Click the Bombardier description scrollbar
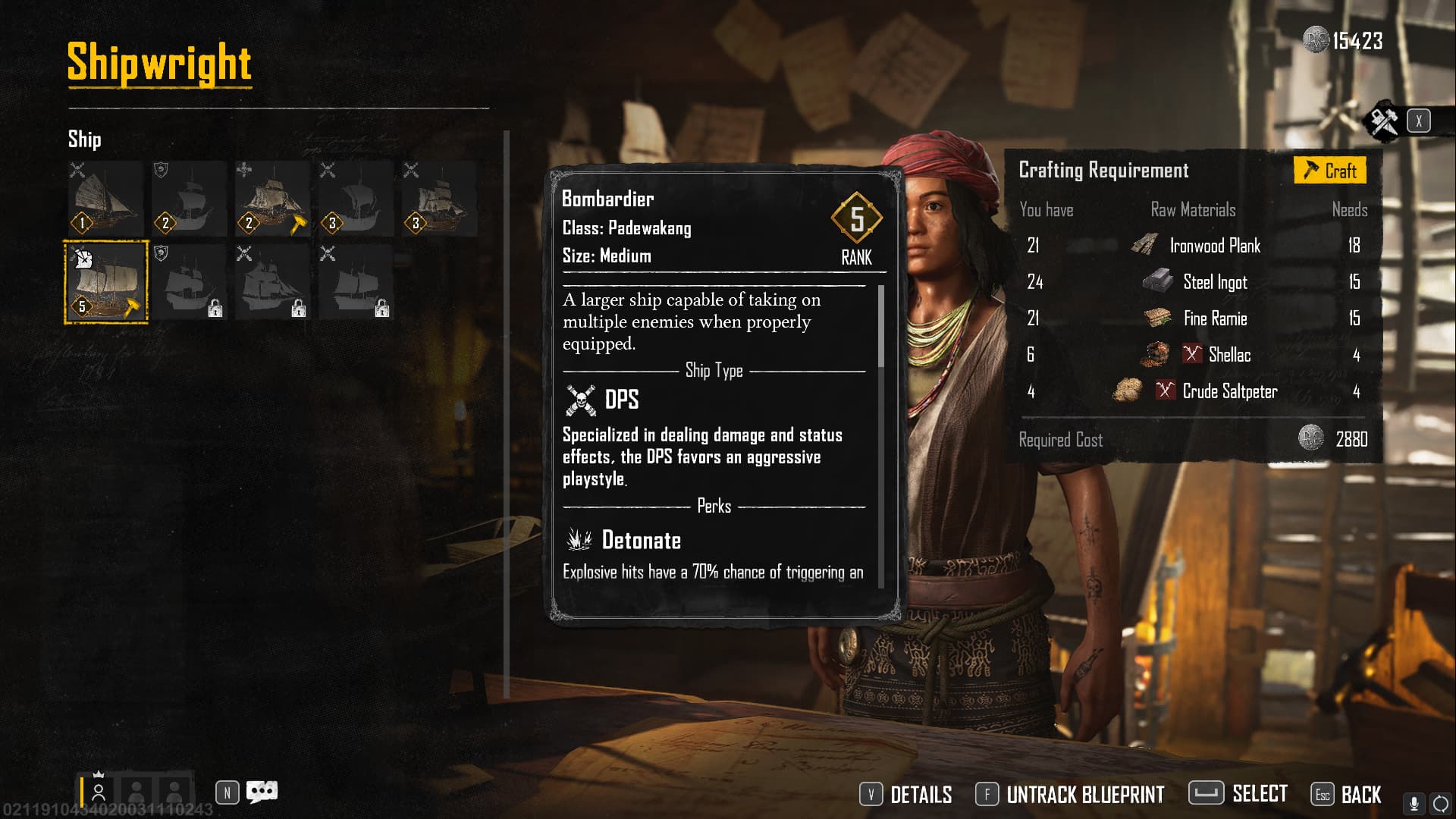1456x819 pixels. [x=881, y=326]
